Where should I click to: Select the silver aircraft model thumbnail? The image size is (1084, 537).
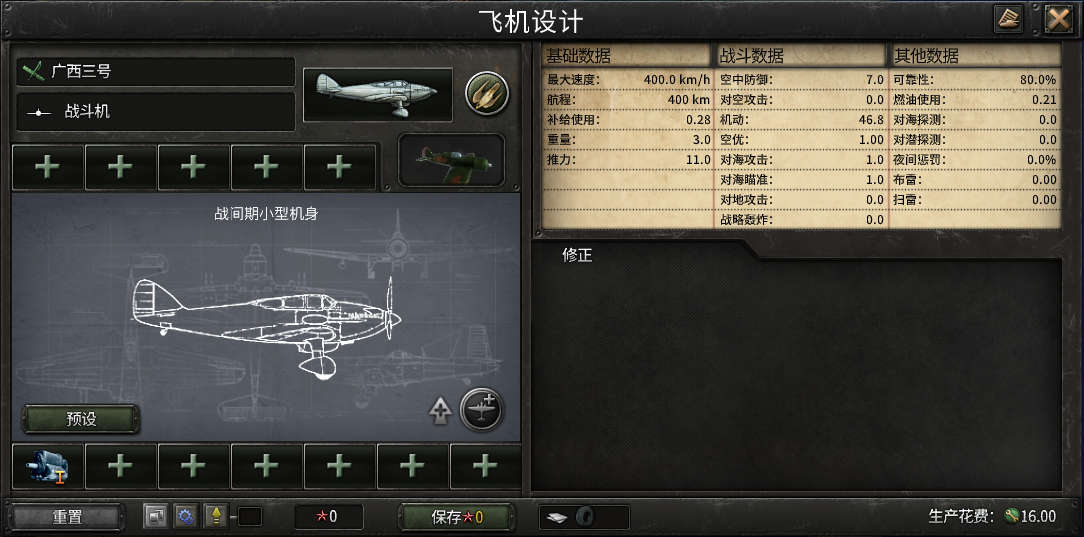[x=377, y=95]
